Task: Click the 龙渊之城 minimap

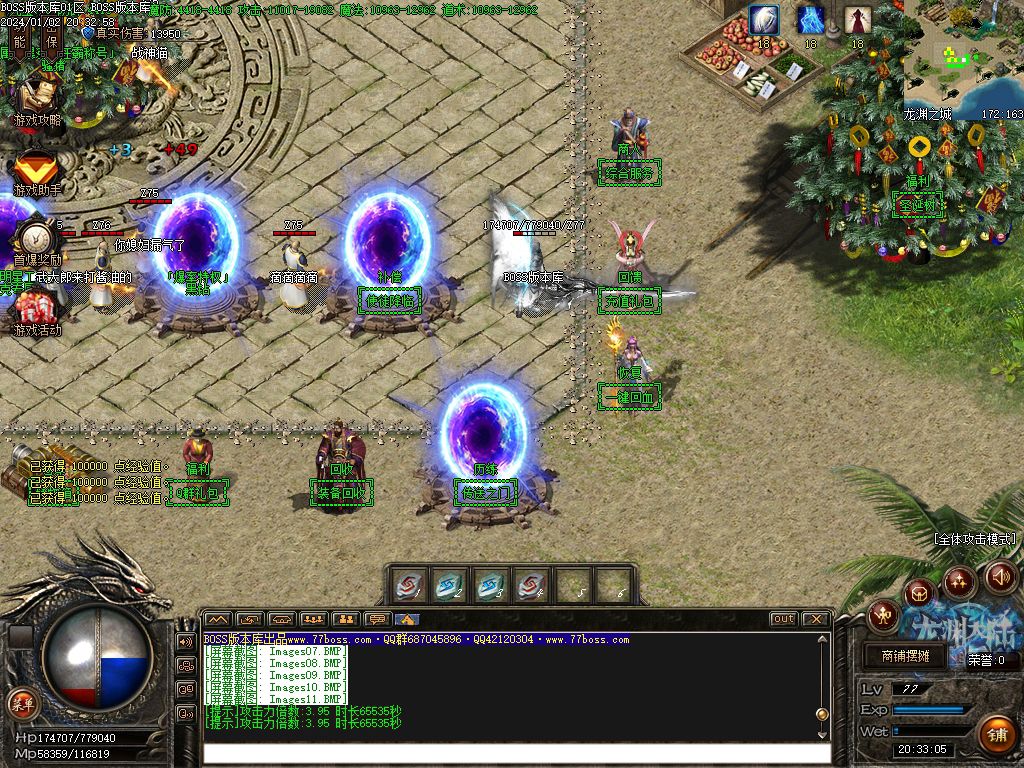Action: coord(963,58)
